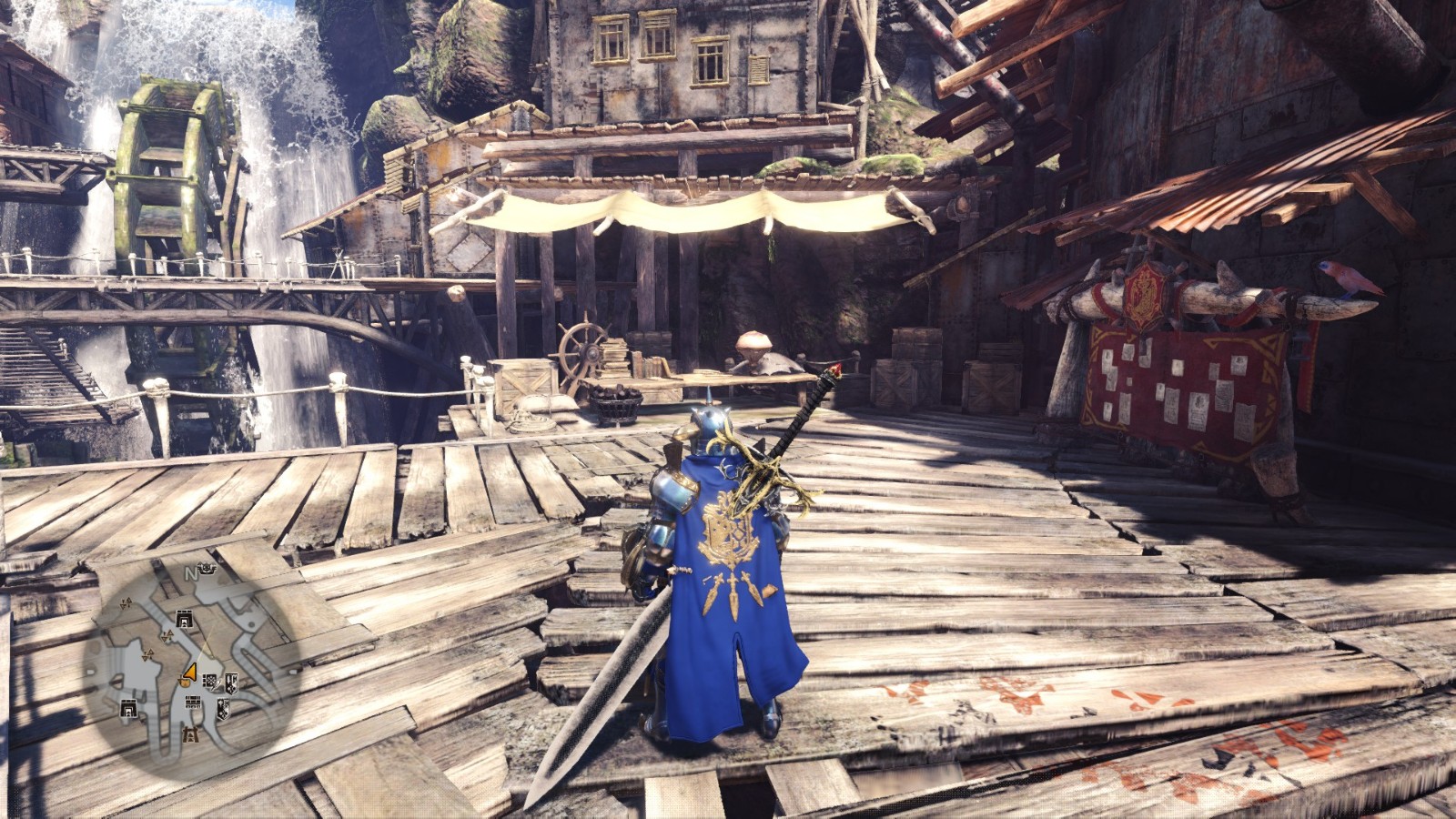
Task: Select the orange player arrow on the minimap
Action: [190, 672]
